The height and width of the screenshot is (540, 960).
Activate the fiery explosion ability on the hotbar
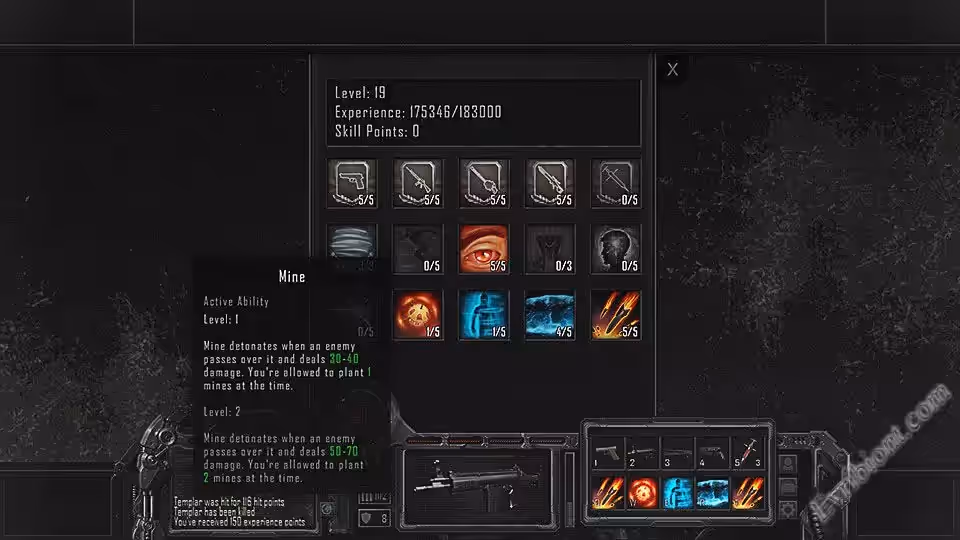click(643, 494)
